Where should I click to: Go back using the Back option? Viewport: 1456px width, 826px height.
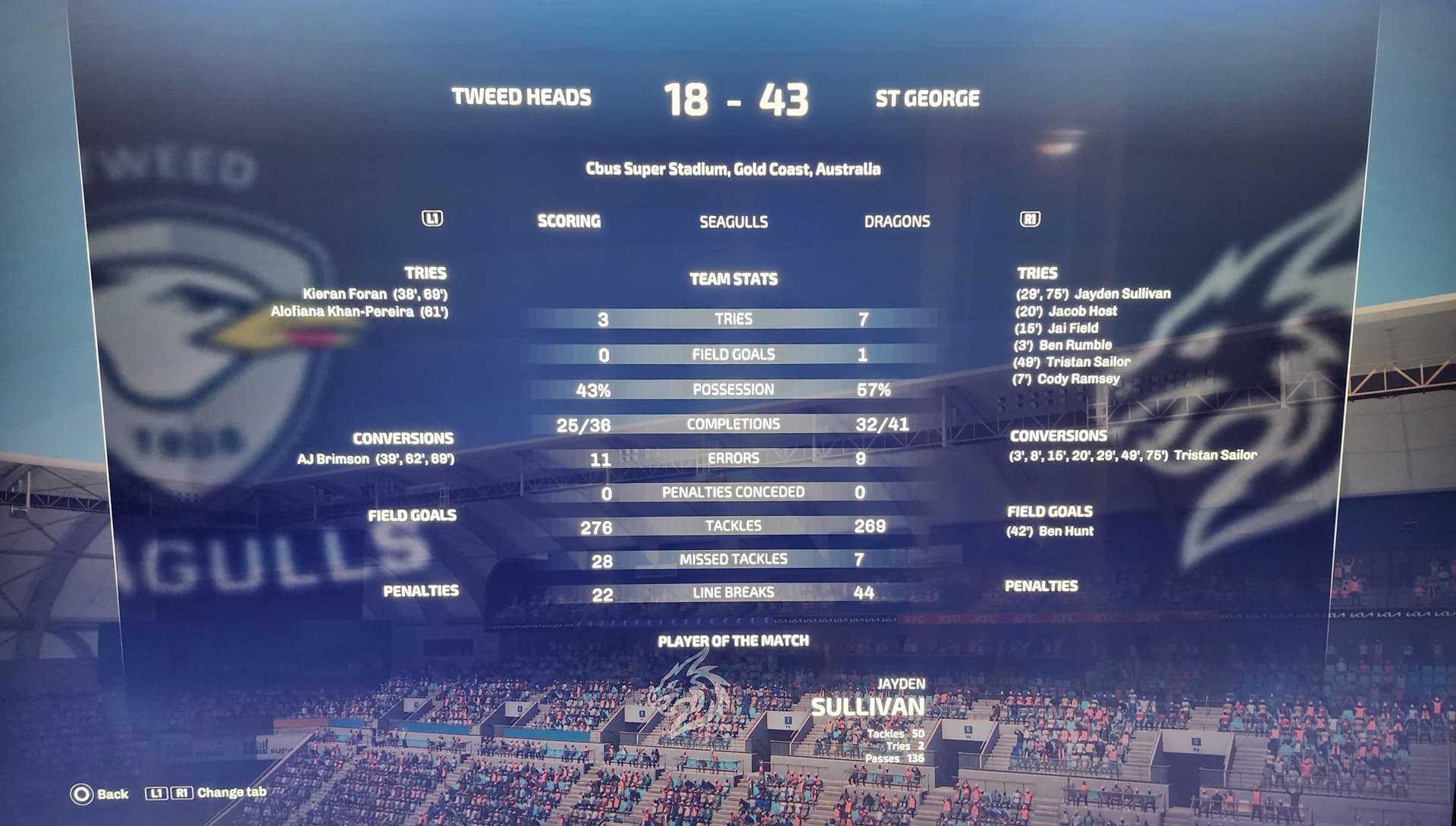coord(99,794)
